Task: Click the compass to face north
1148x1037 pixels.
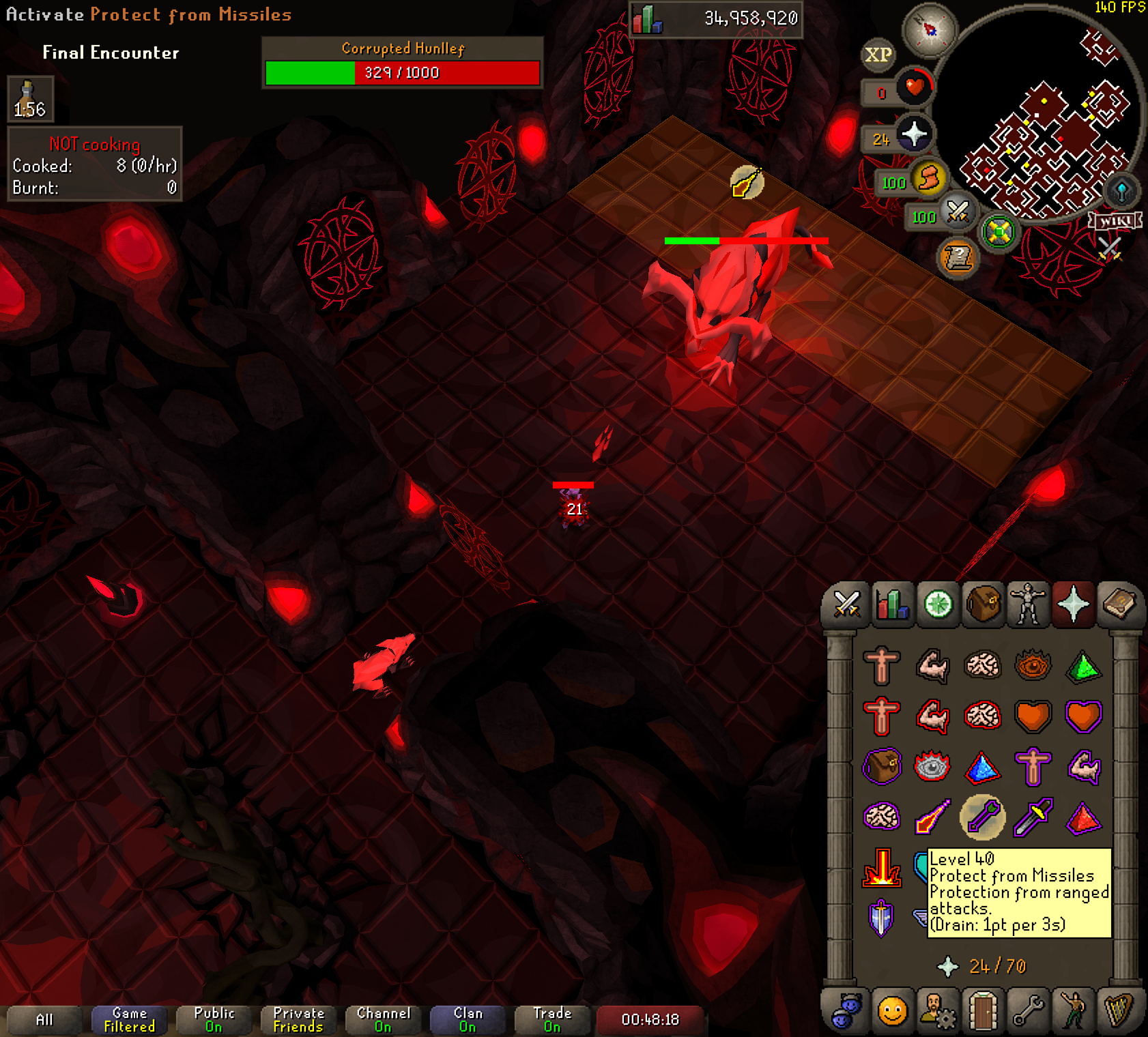Action: tap(930, 29)
